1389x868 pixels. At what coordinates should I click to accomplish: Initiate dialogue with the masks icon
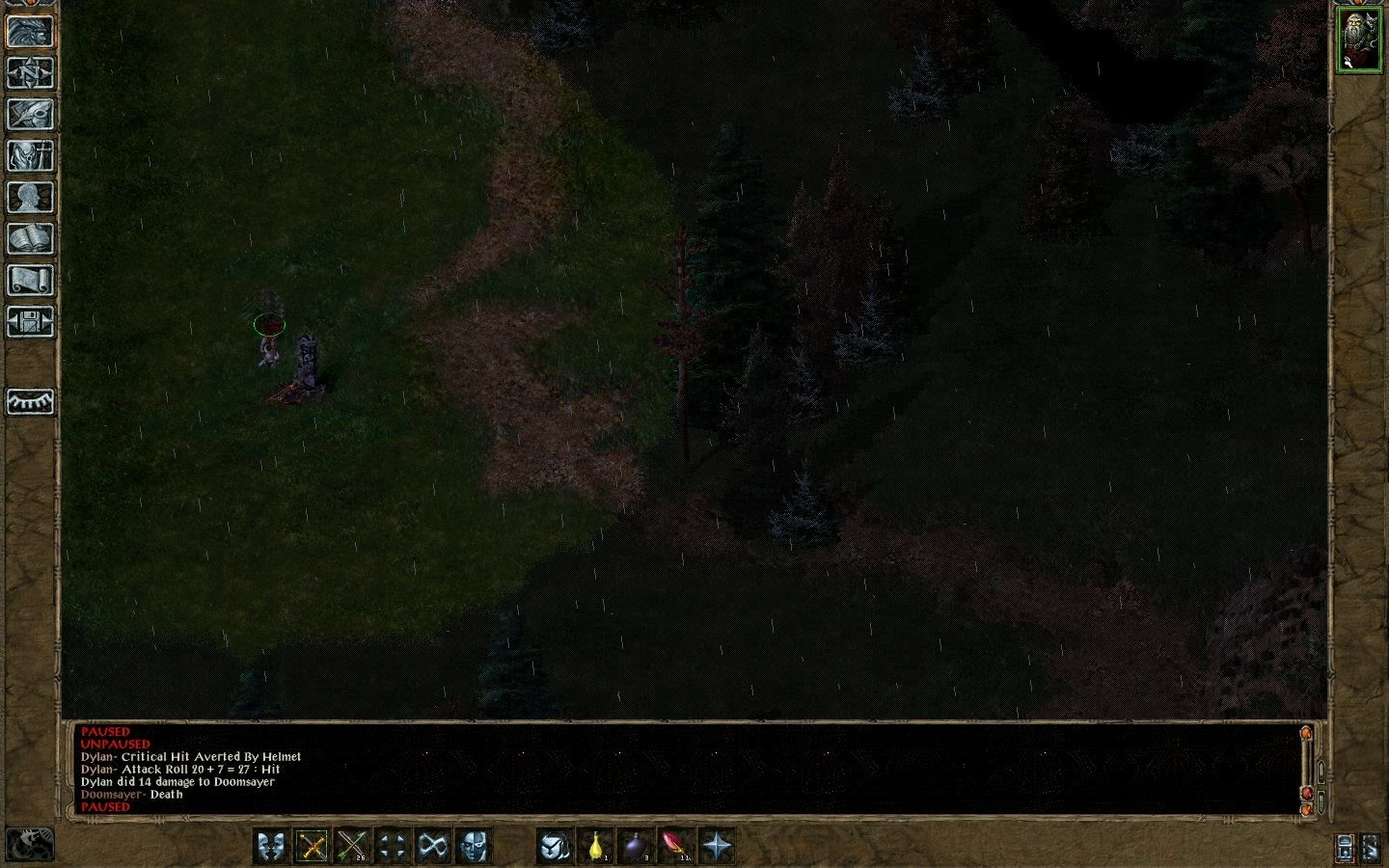273,846
